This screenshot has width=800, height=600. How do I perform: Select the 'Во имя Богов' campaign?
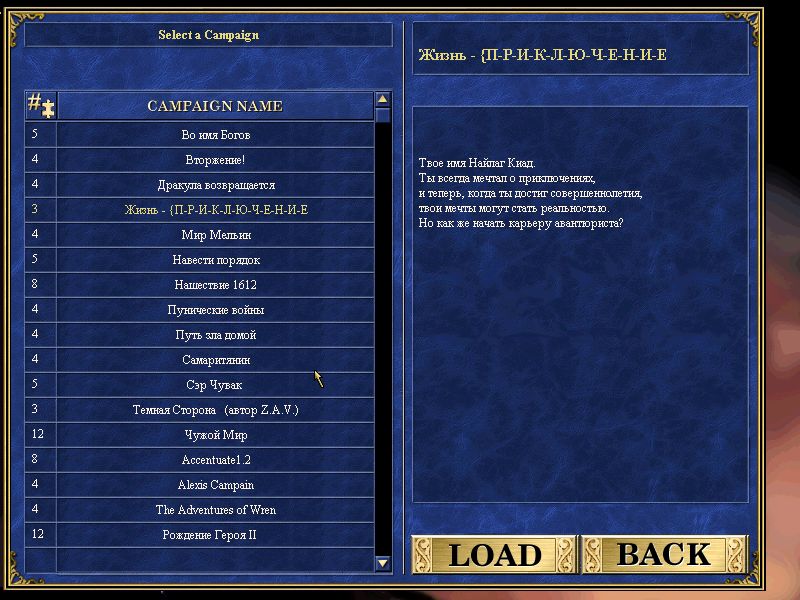tap(215, 135)
